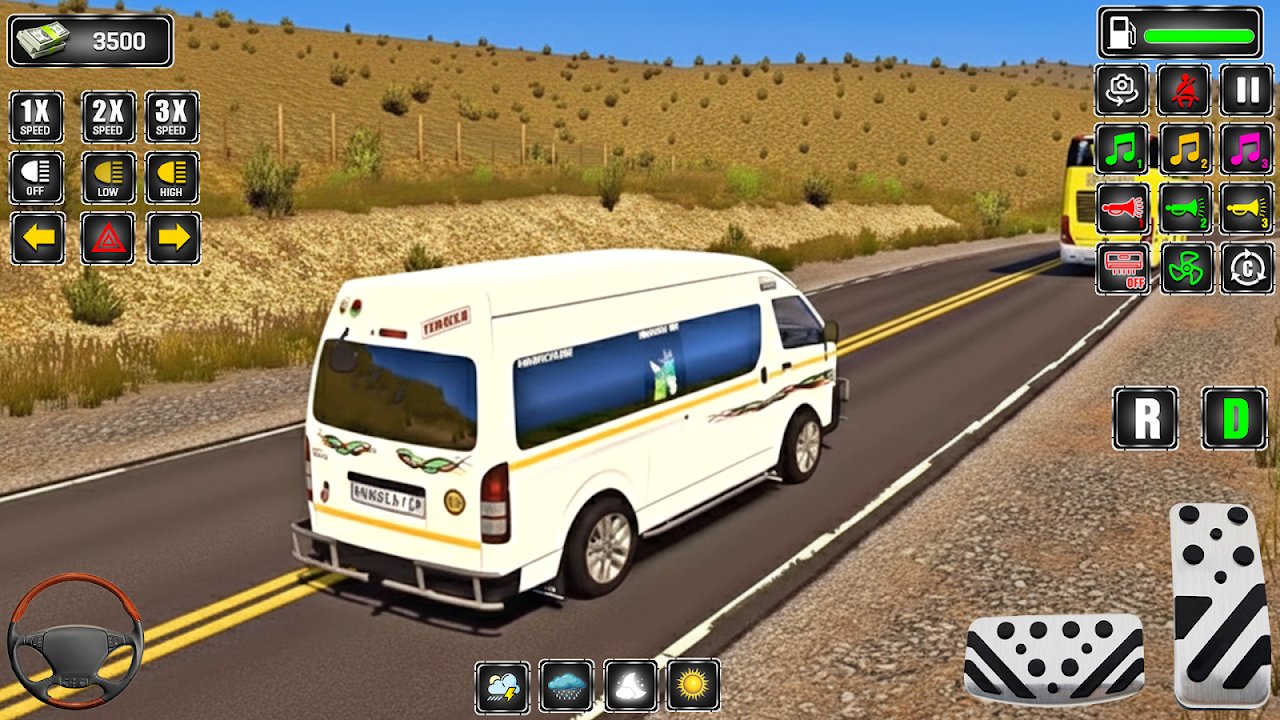Image resolution: width=1280 pixels, height=720 pixels.
Task: Sound the red horn 1
Action: pyautogui.click(x=1121, y=209)
